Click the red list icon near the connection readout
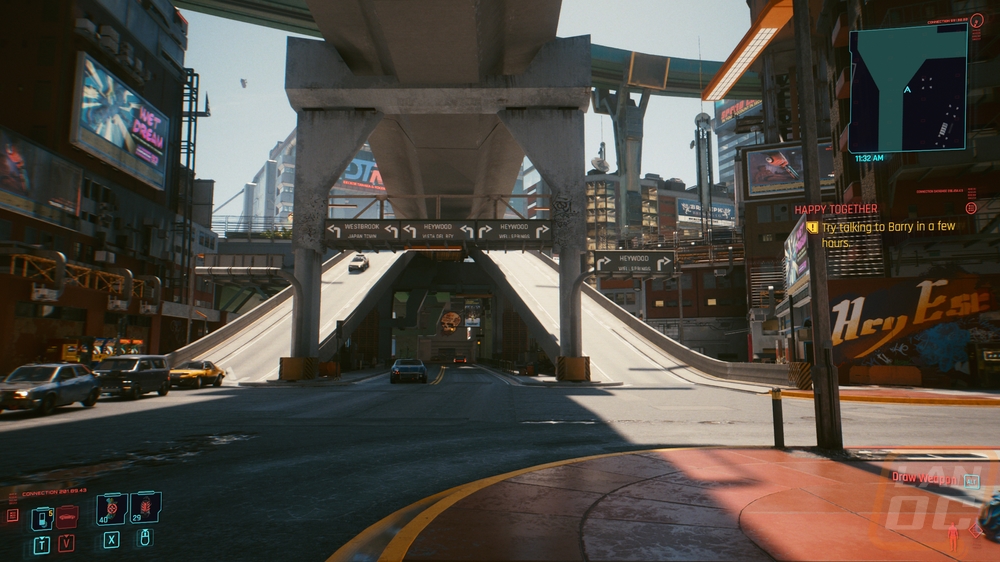The image size is (1000, 562). (12, 516)
